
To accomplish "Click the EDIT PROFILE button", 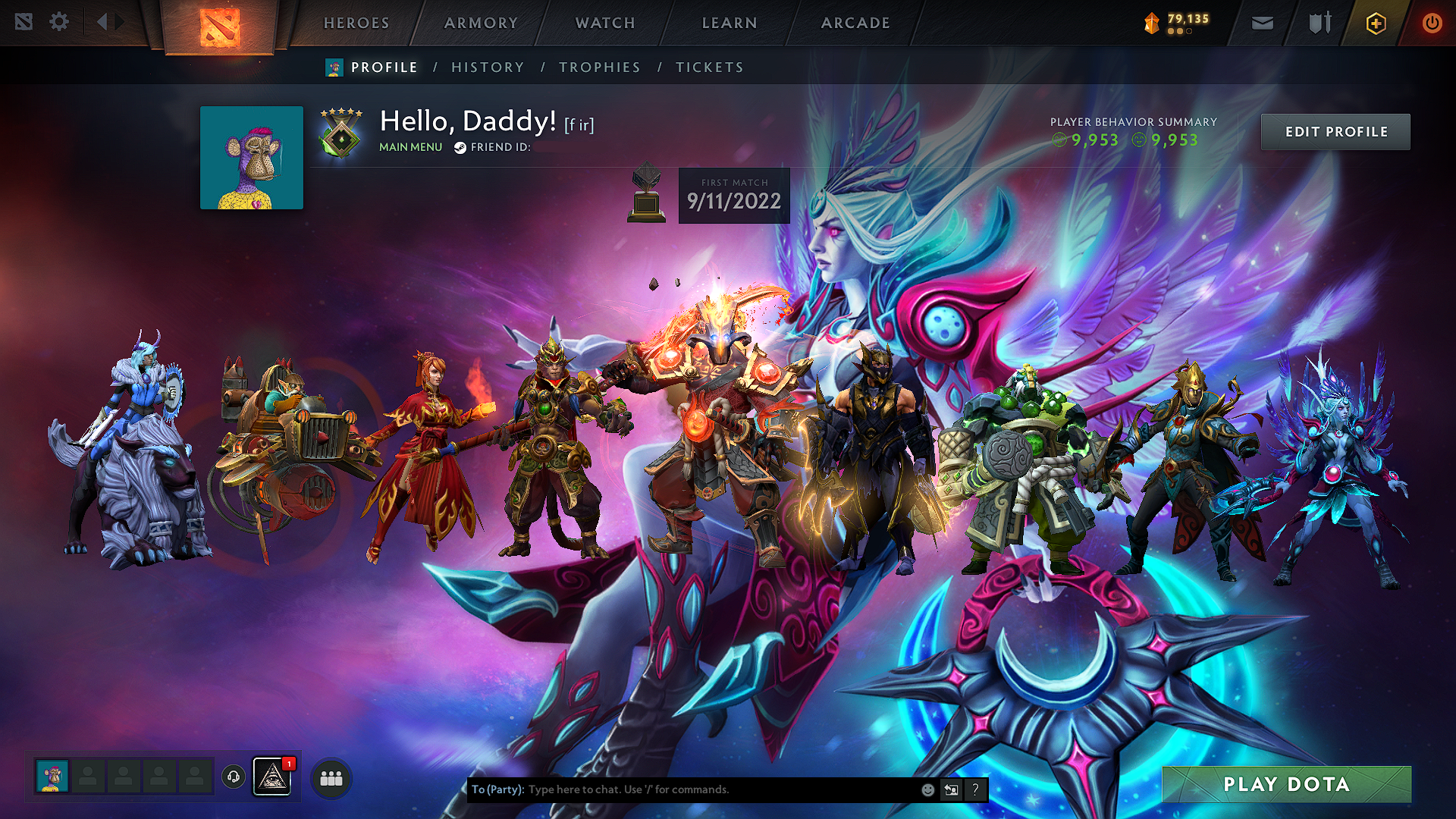I will (x=1335, y=131).
